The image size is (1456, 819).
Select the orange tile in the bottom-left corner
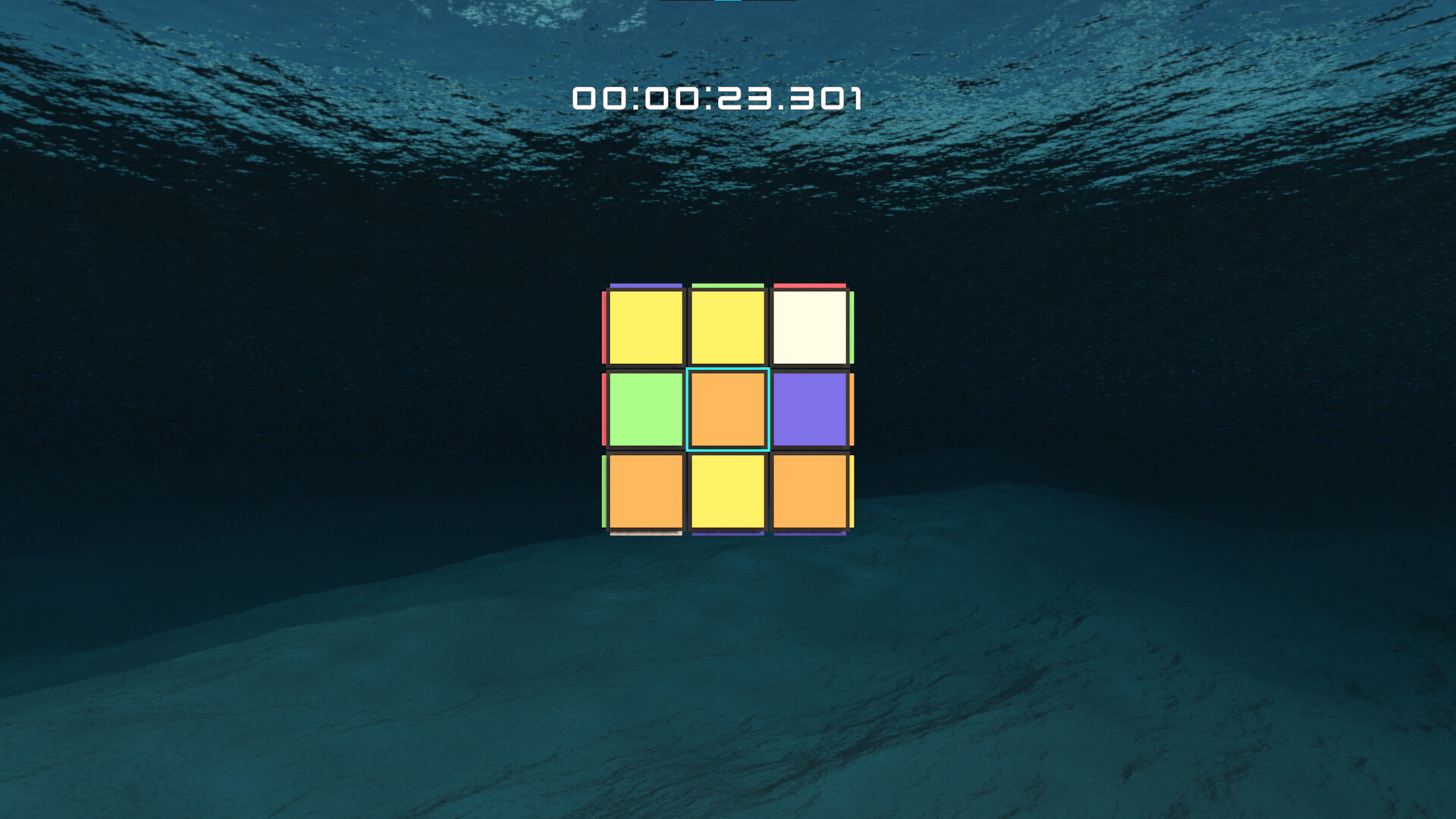click(645, 491)
